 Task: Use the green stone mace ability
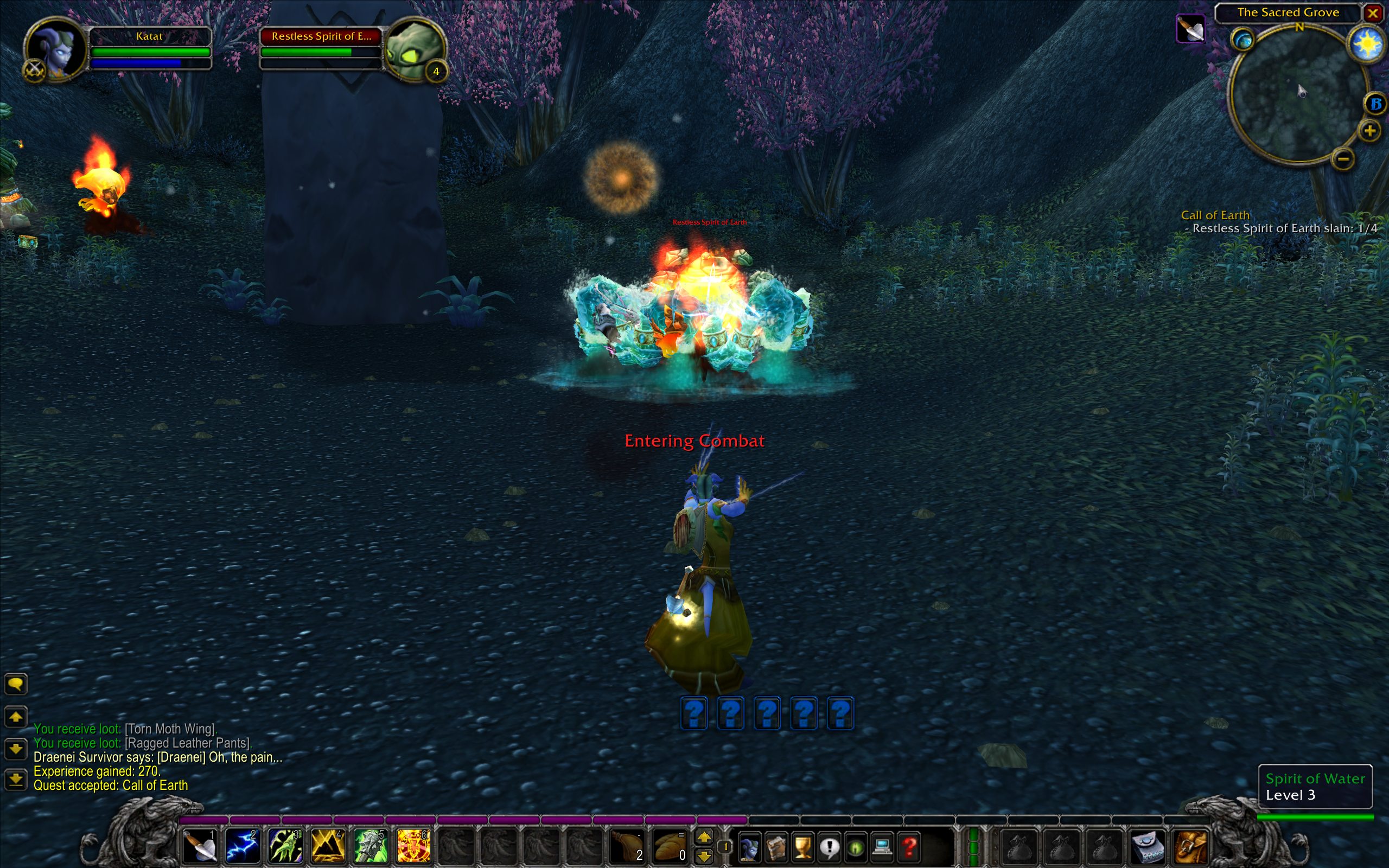click(369, 846)
